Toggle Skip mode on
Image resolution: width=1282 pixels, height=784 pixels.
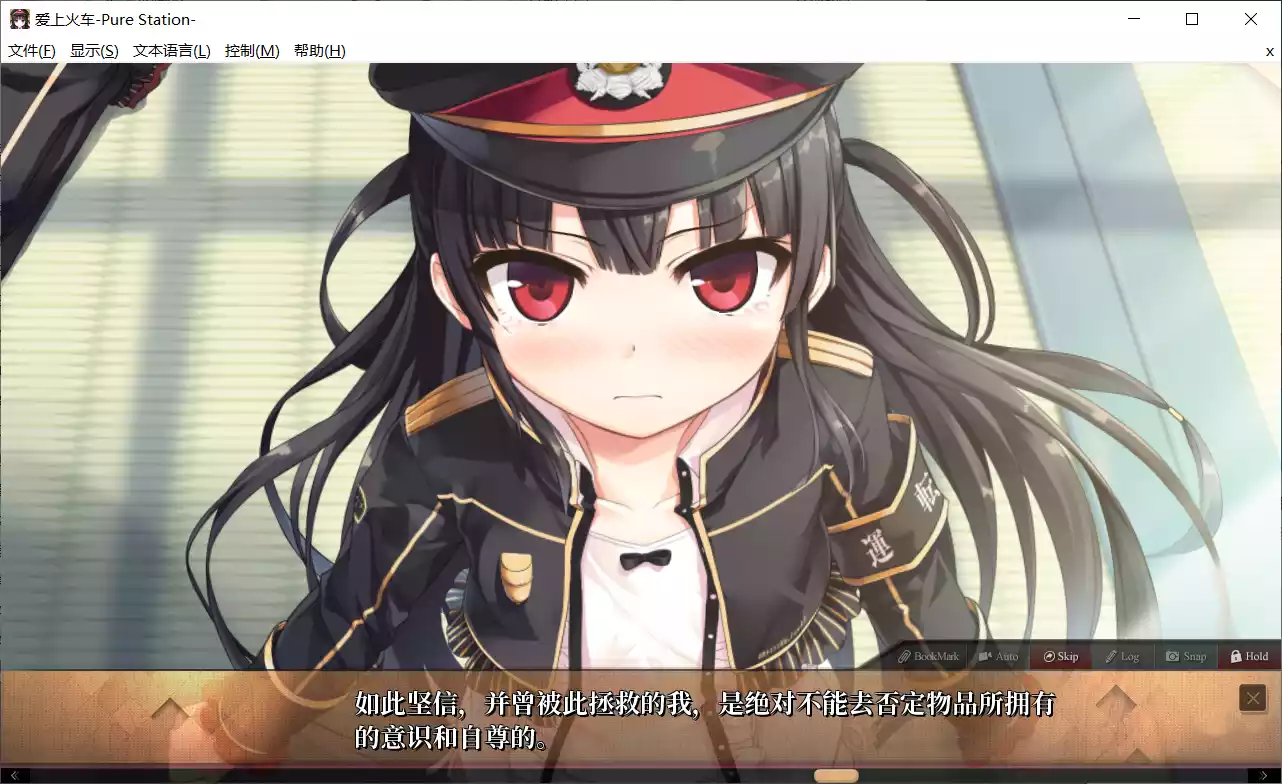1060,656
